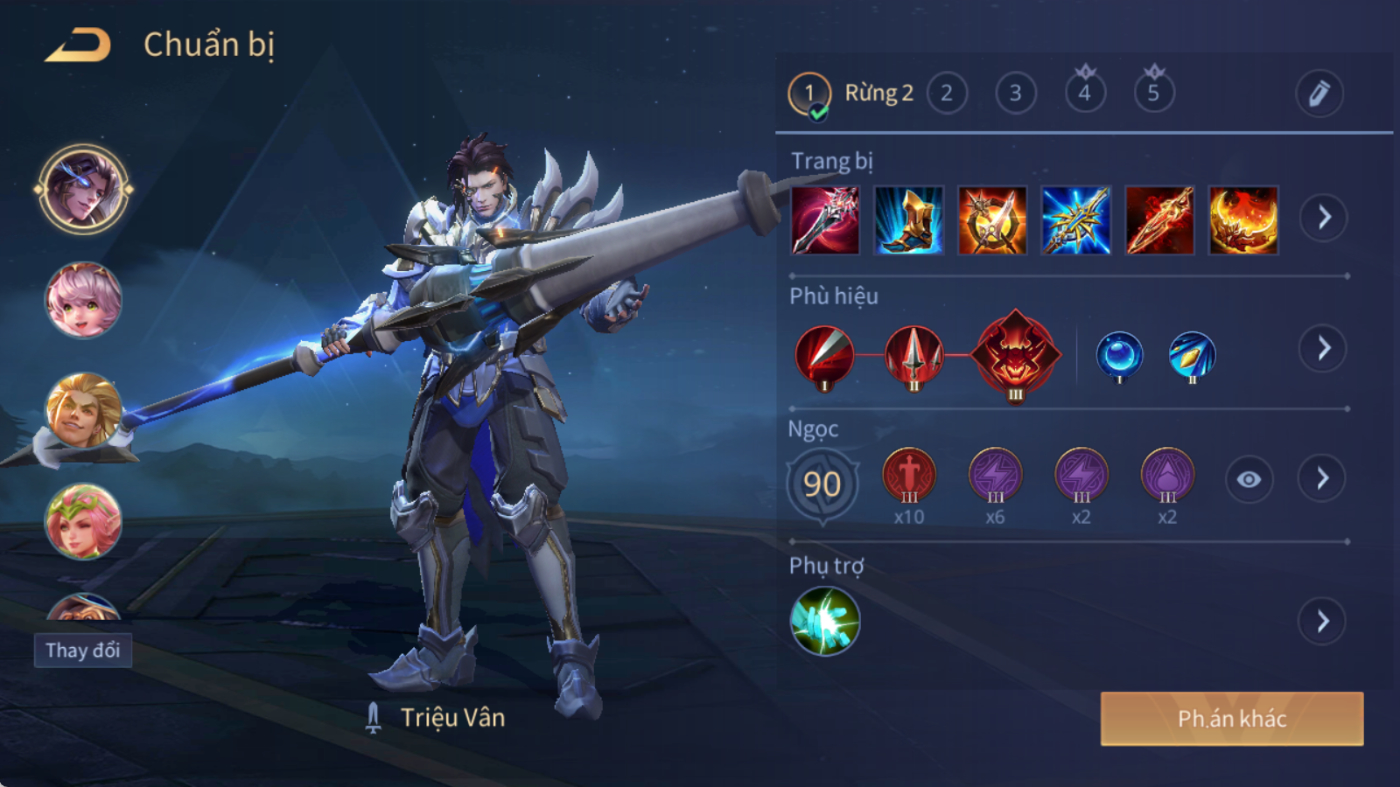Image resolution: width=1400 pixels, height=787 pixels.
Task: Open the Ngọc gems section arrow
Action: [1322, 479]
